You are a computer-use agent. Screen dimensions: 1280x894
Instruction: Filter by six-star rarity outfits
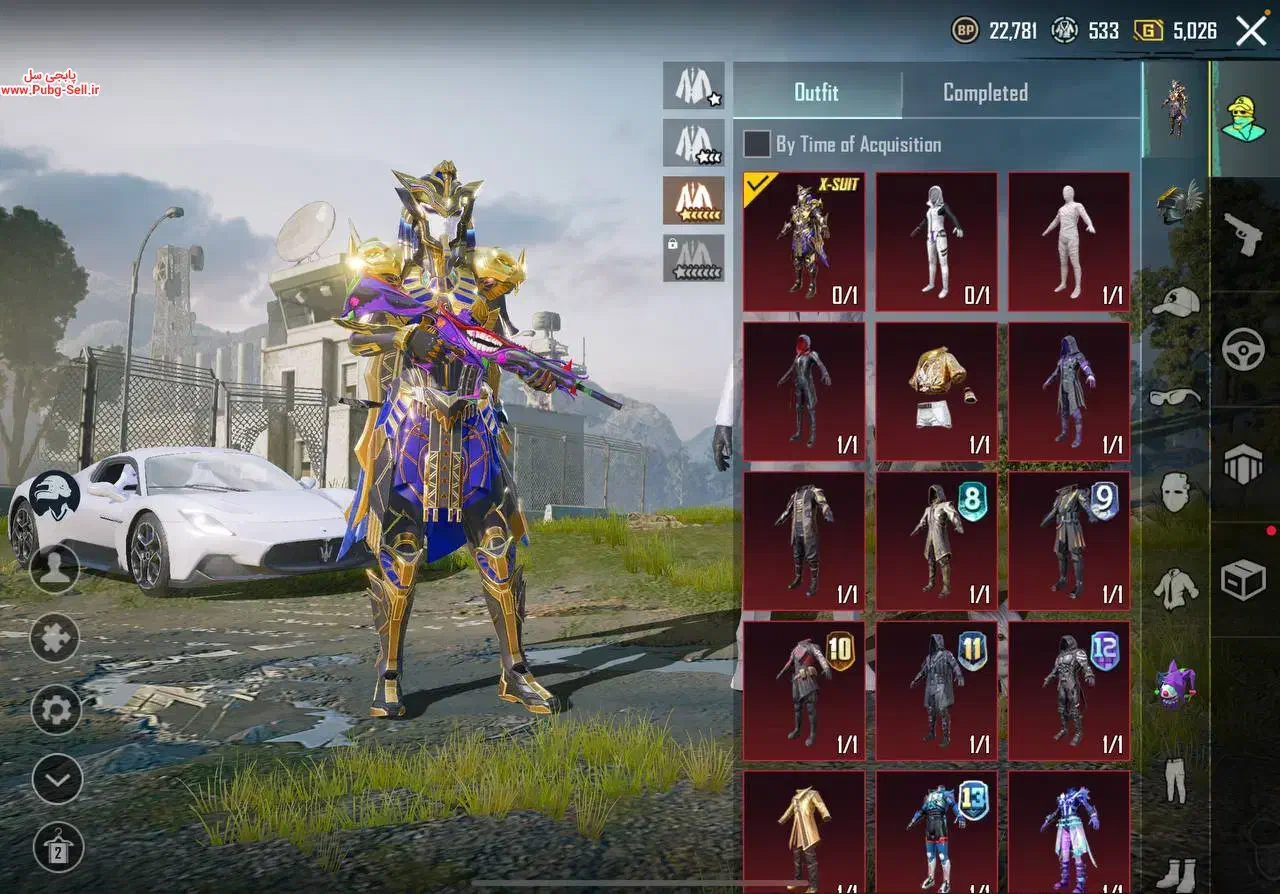pos(694,200)
